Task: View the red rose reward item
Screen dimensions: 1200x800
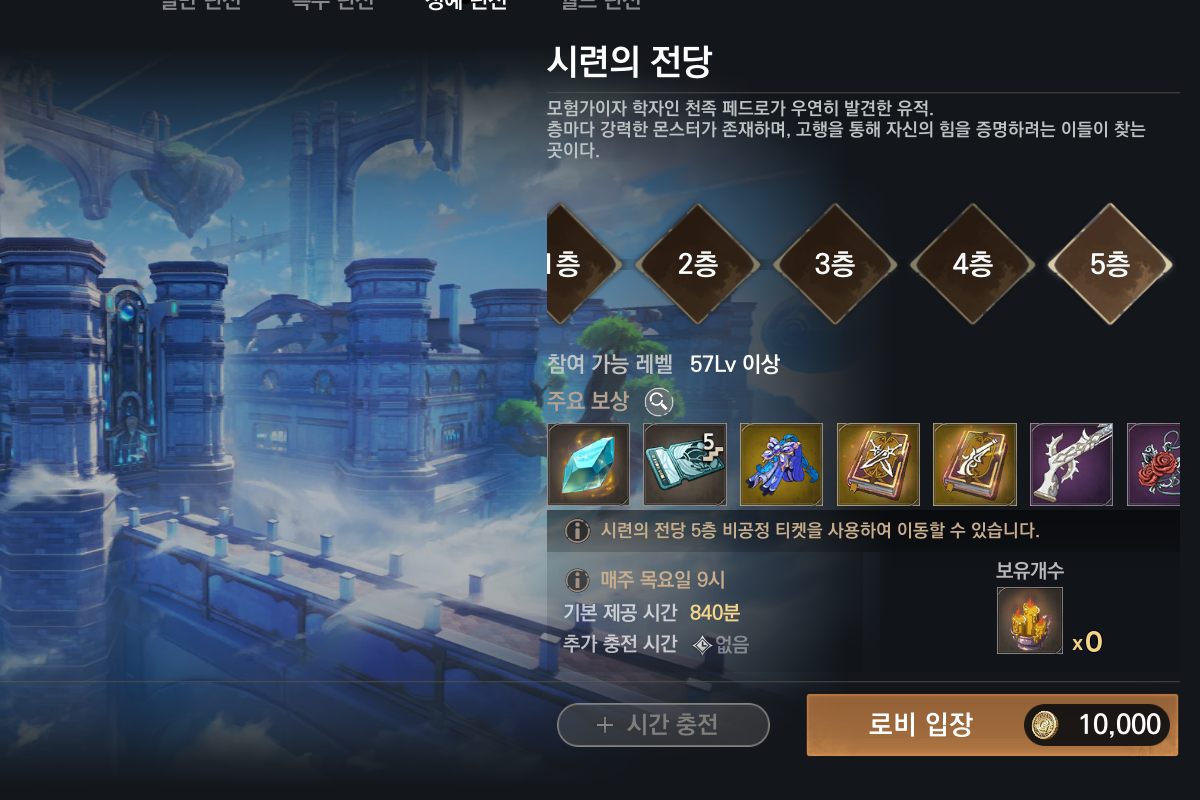Action: (1153, 464)
